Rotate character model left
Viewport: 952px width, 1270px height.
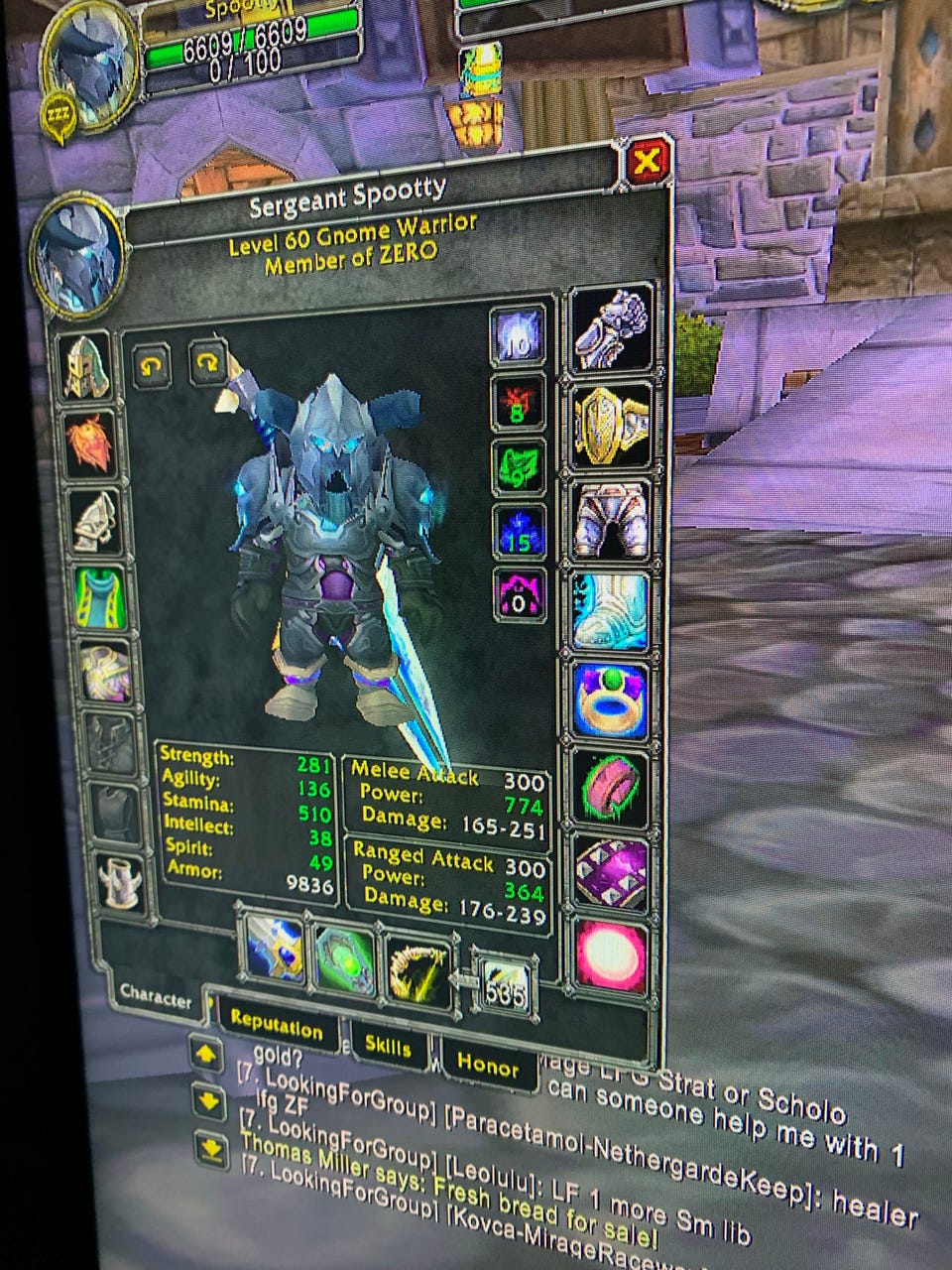click(x=152, y=368)
